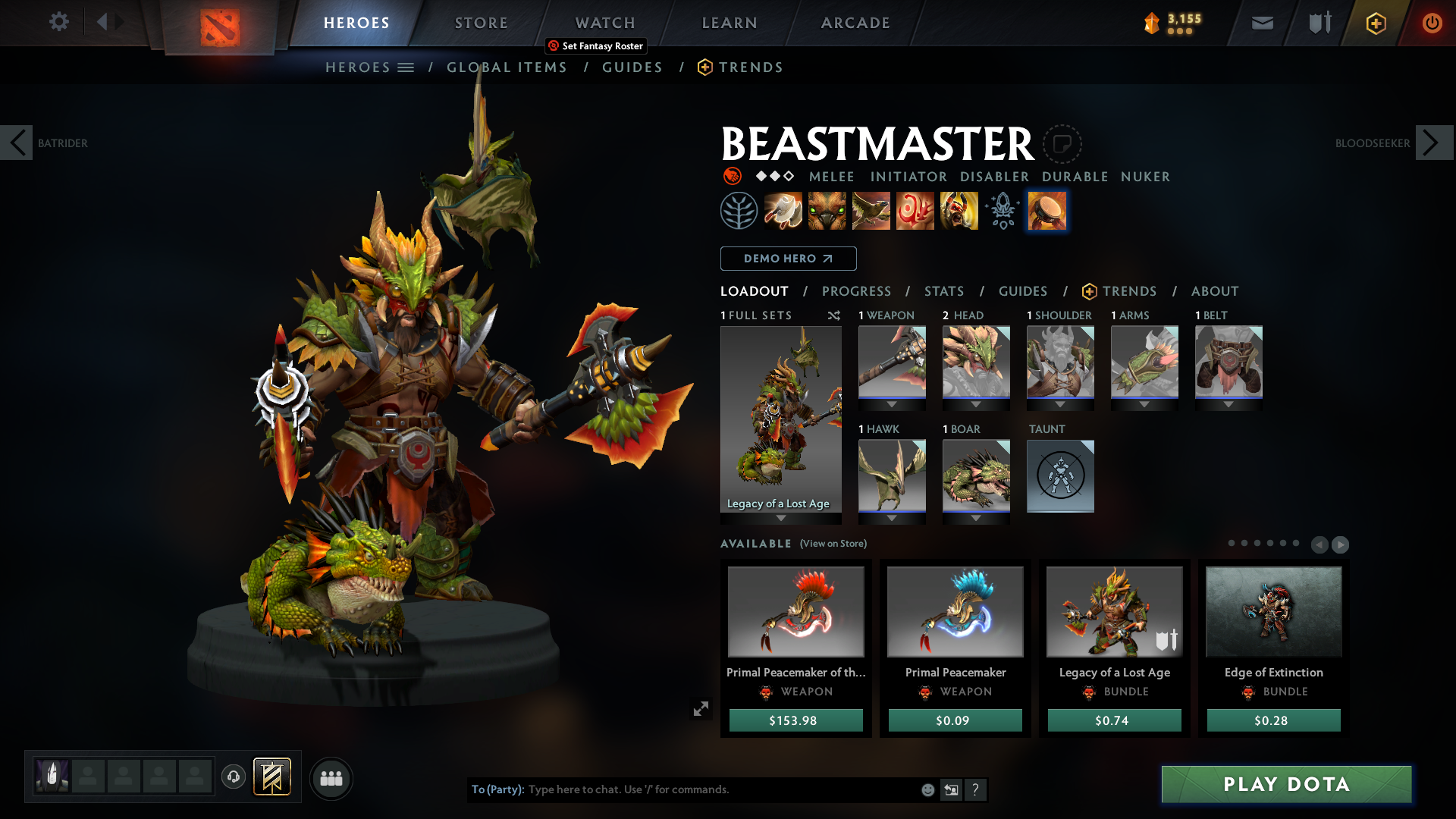
Task: Toggle the loadout shuffle option
Action: click(x=834, y=315)
